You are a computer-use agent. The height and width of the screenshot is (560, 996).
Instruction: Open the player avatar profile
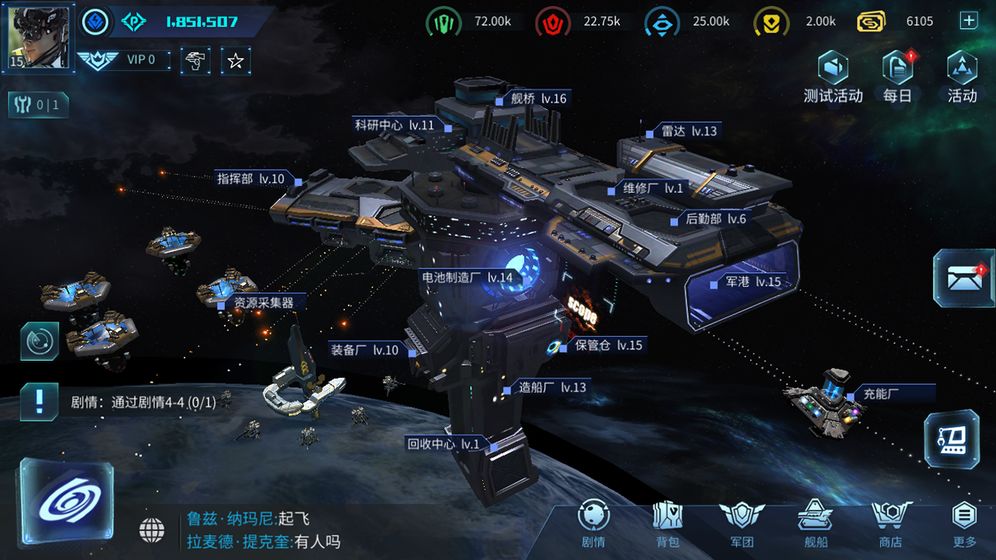(40, 37)
